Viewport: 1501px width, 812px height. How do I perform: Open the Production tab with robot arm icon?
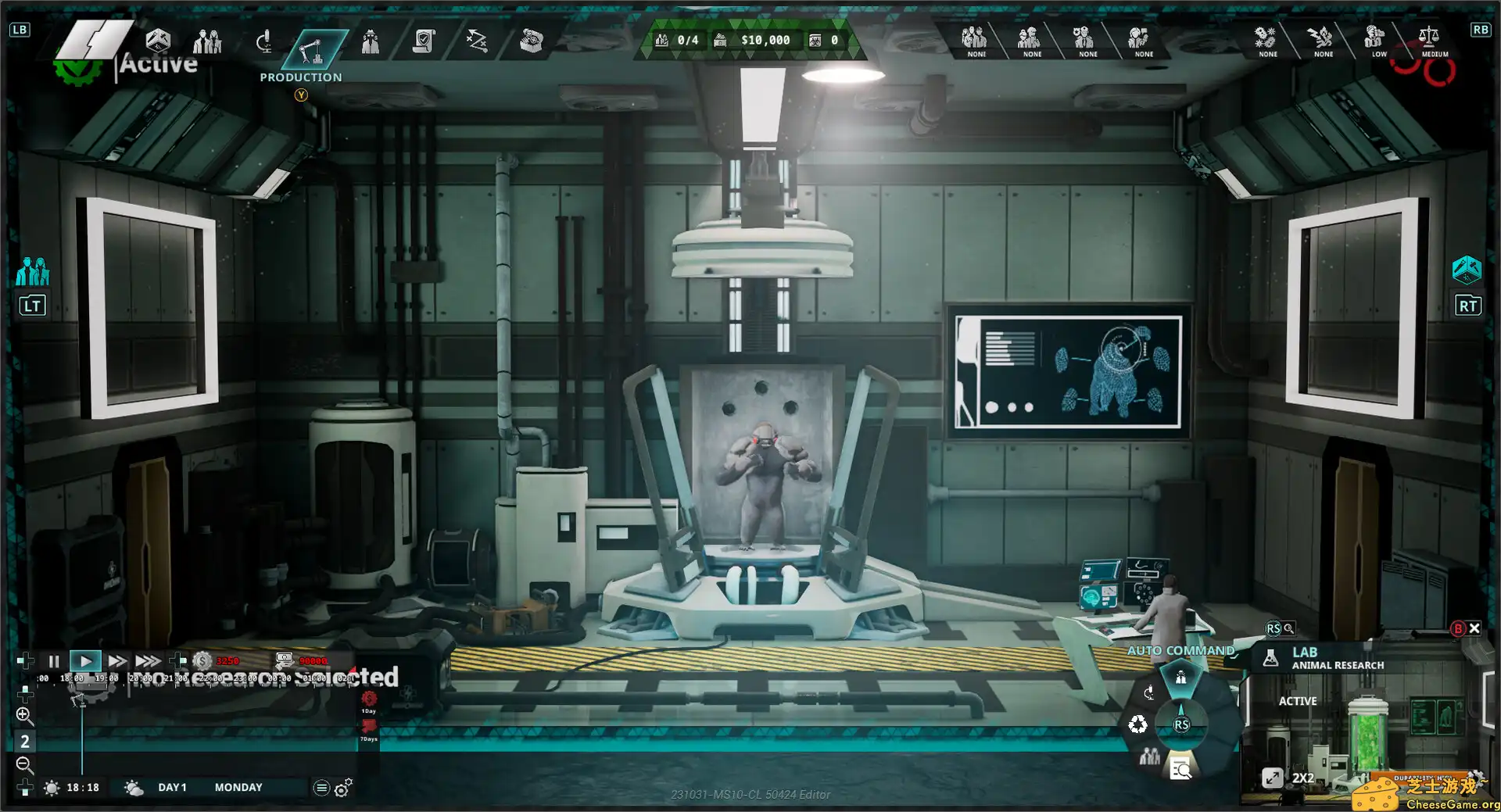point(311,49)
